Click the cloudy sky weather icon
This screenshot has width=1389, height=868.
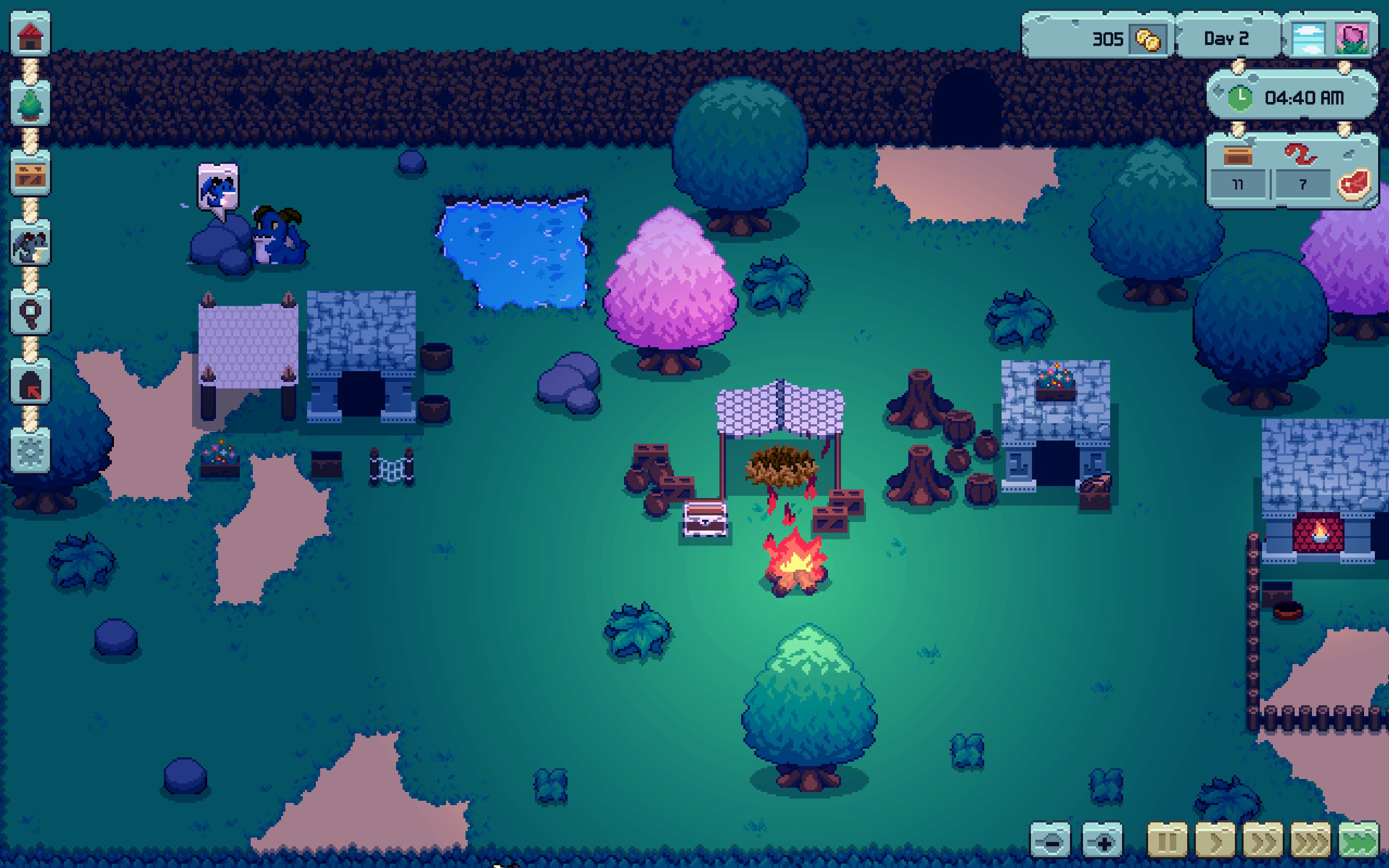coord(1308,39)
